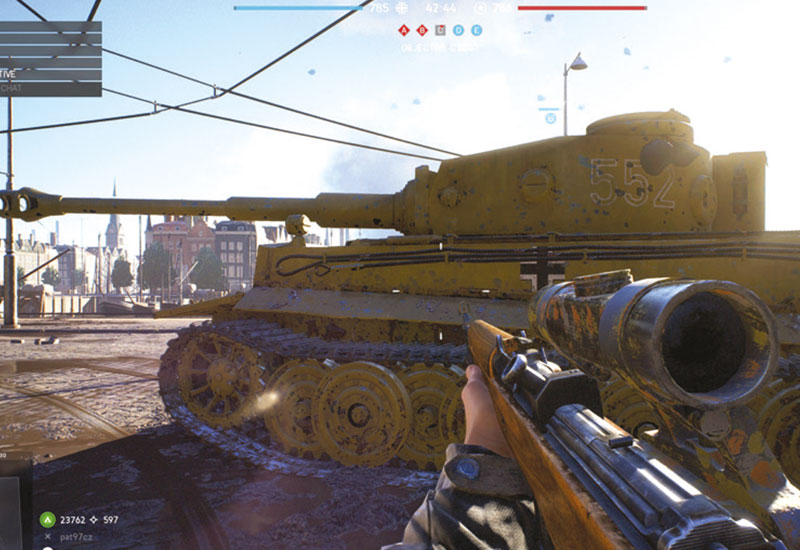Select the blue objective E flag
The height and width of the screenshot is (550, 800).
click(476, 30)
